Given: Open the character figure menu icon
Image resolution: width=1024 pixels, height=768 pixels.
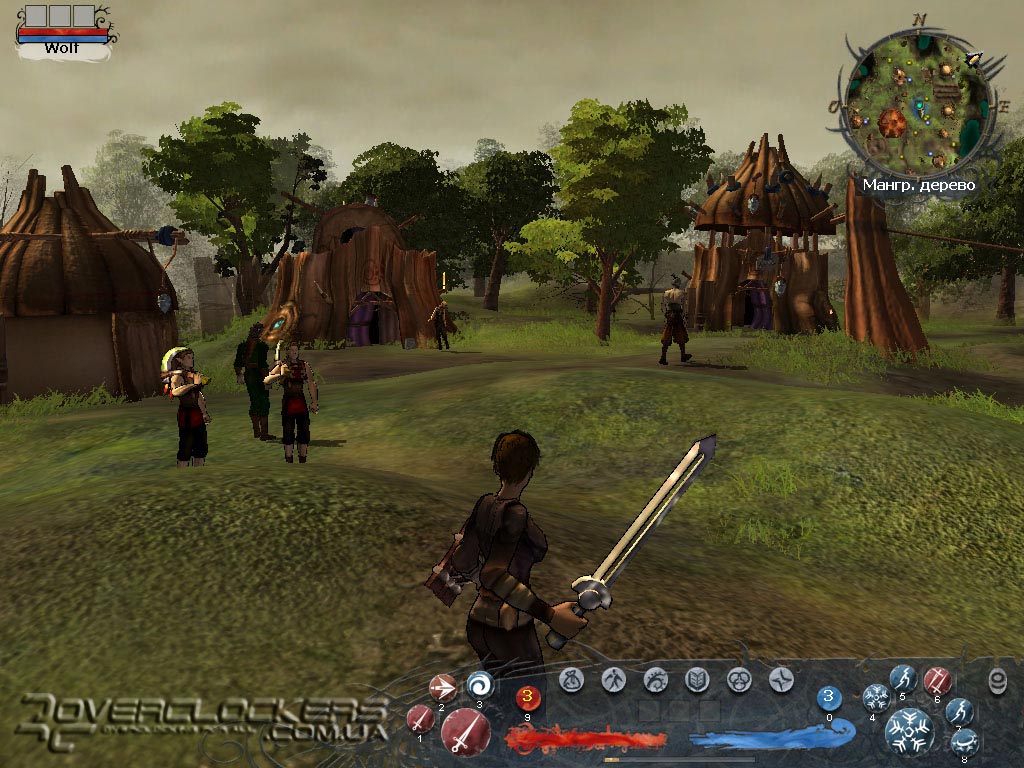Looking at the screenshot, I should 613,680.
